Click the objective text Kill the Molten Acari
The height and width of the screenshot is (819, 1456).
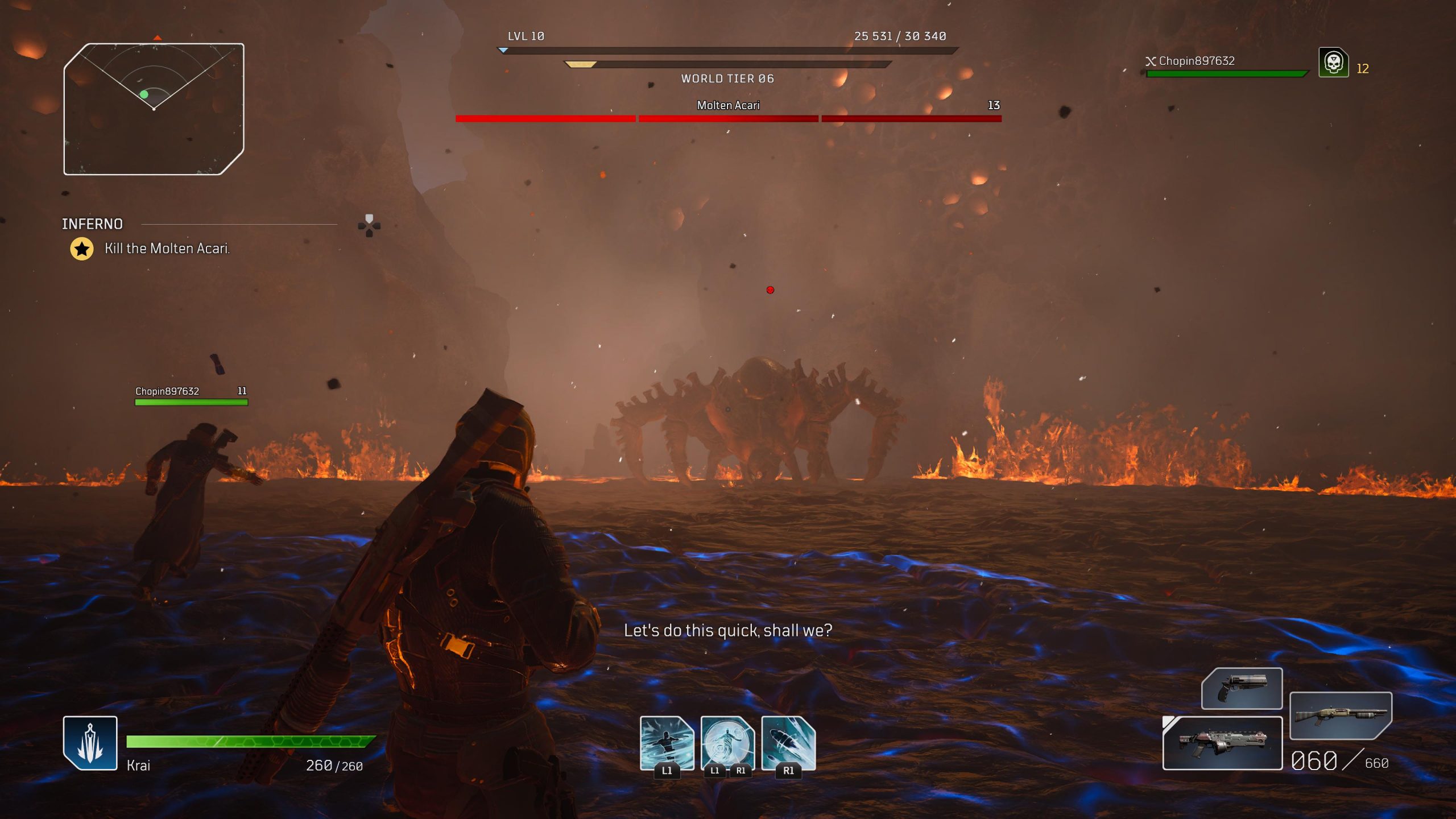[168, 248]
